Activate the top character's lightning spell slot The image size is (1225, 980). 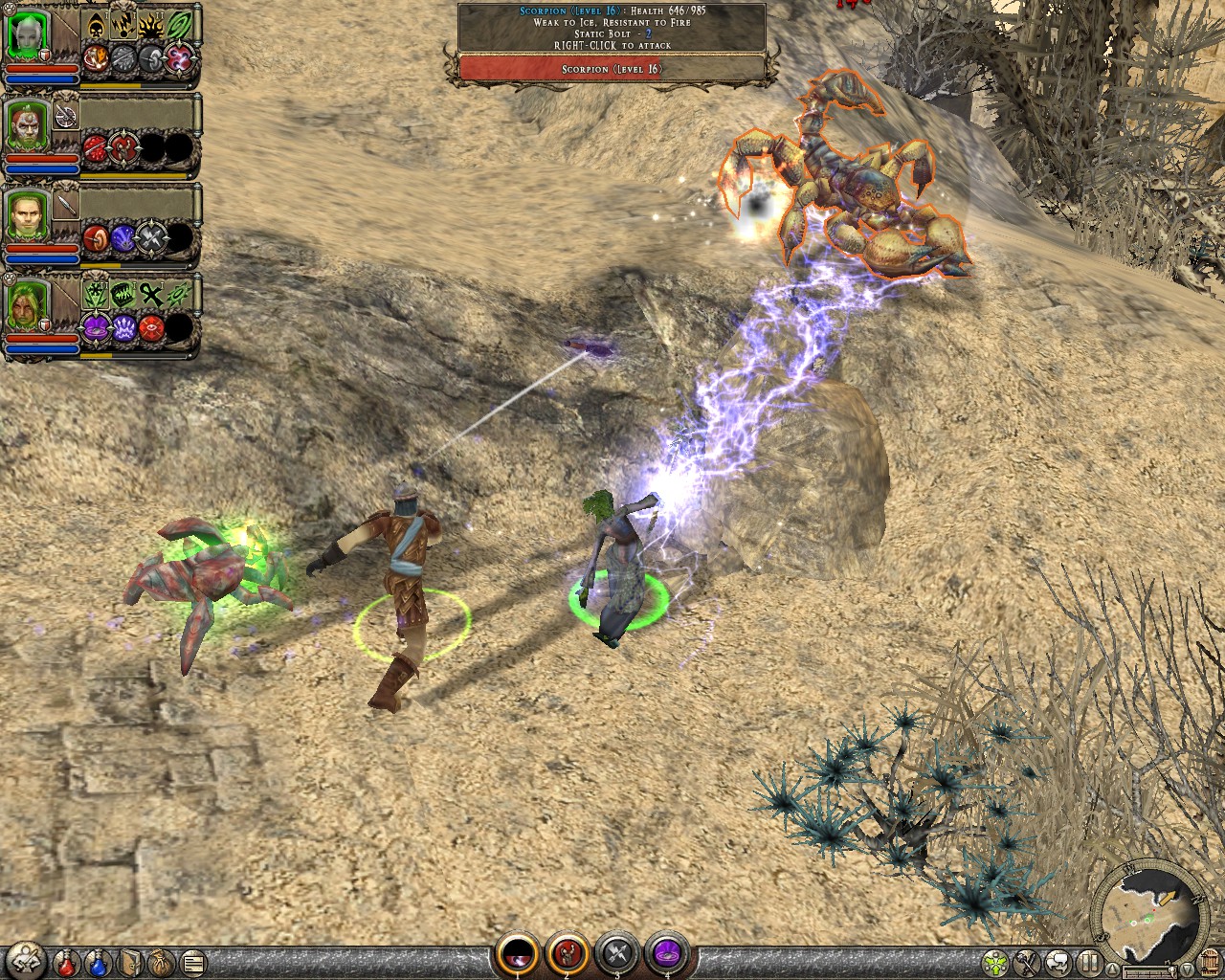(123, 24)
